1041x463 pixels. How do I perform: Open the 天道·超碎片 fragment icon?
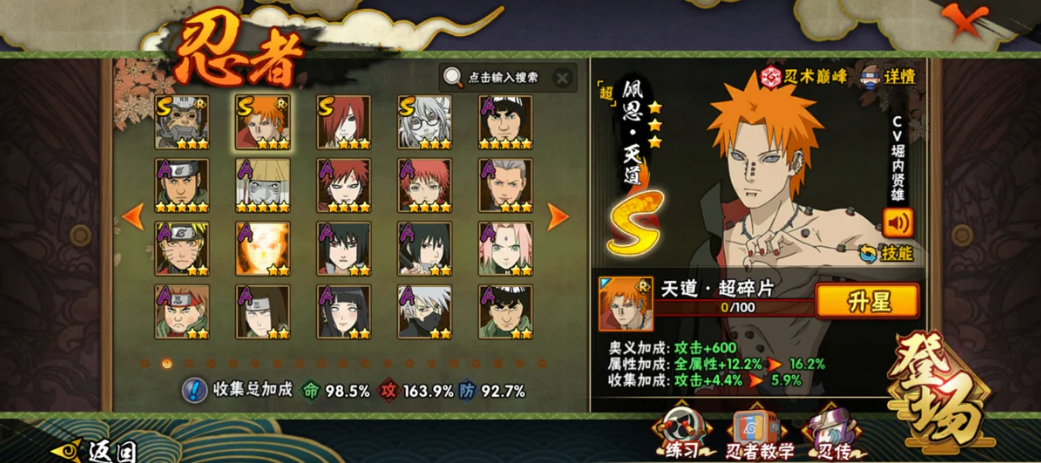click(x=625, y=303)
